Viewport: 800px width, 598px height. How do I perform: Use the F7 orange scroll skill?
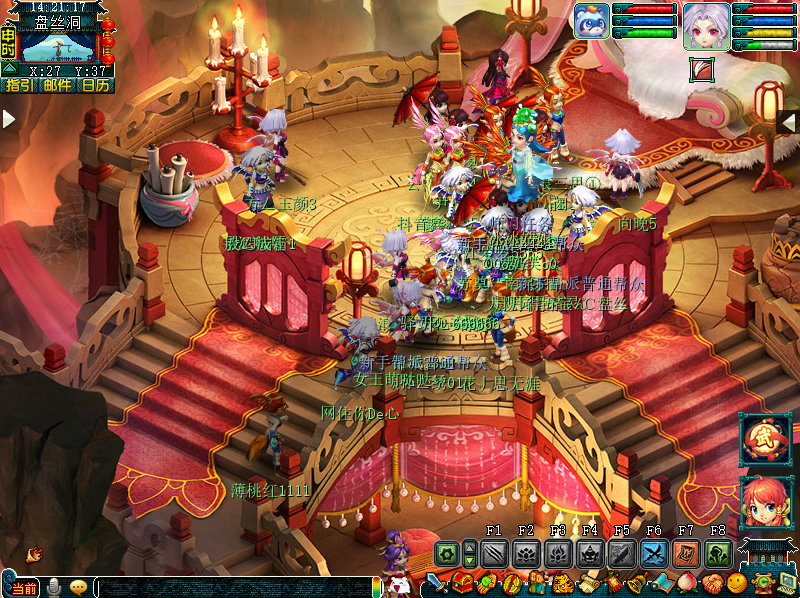pyautogui.click(x=686, y=553)
